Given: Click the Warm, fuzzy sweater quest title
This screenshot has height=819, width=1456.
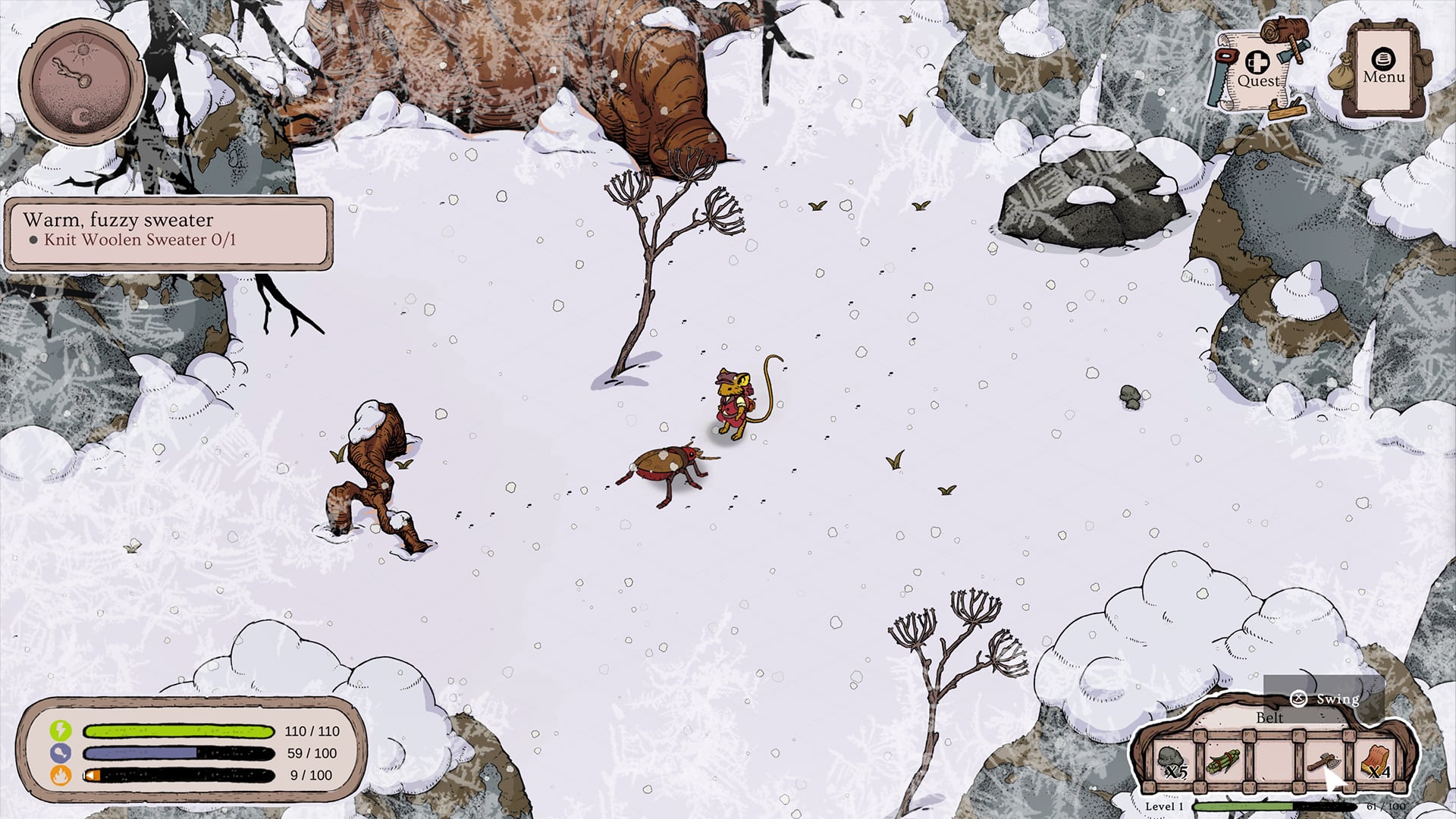Looking at the screenshot, I should coord(119,220).
